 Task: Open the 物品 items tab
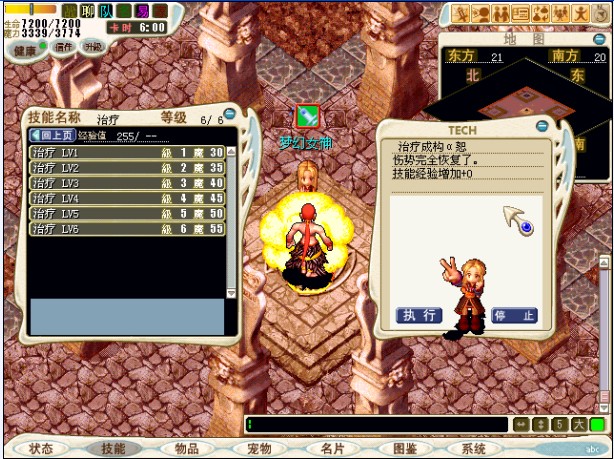point(185,449)
